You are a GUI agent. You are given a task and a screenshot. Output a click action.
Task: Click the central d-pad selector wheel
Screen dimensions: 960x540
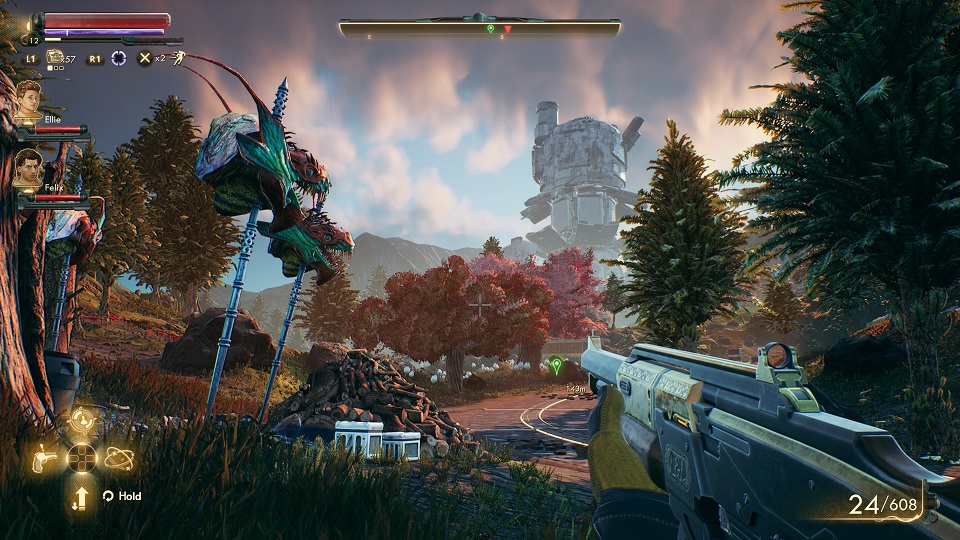81,459
